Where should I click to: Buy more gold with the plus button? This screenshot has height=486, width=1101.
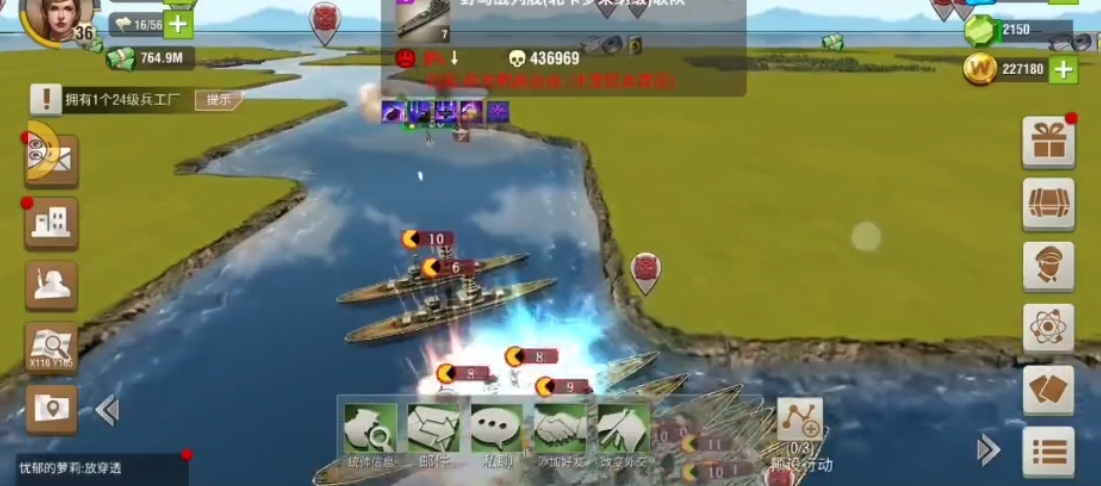[x=1062, y=69]
